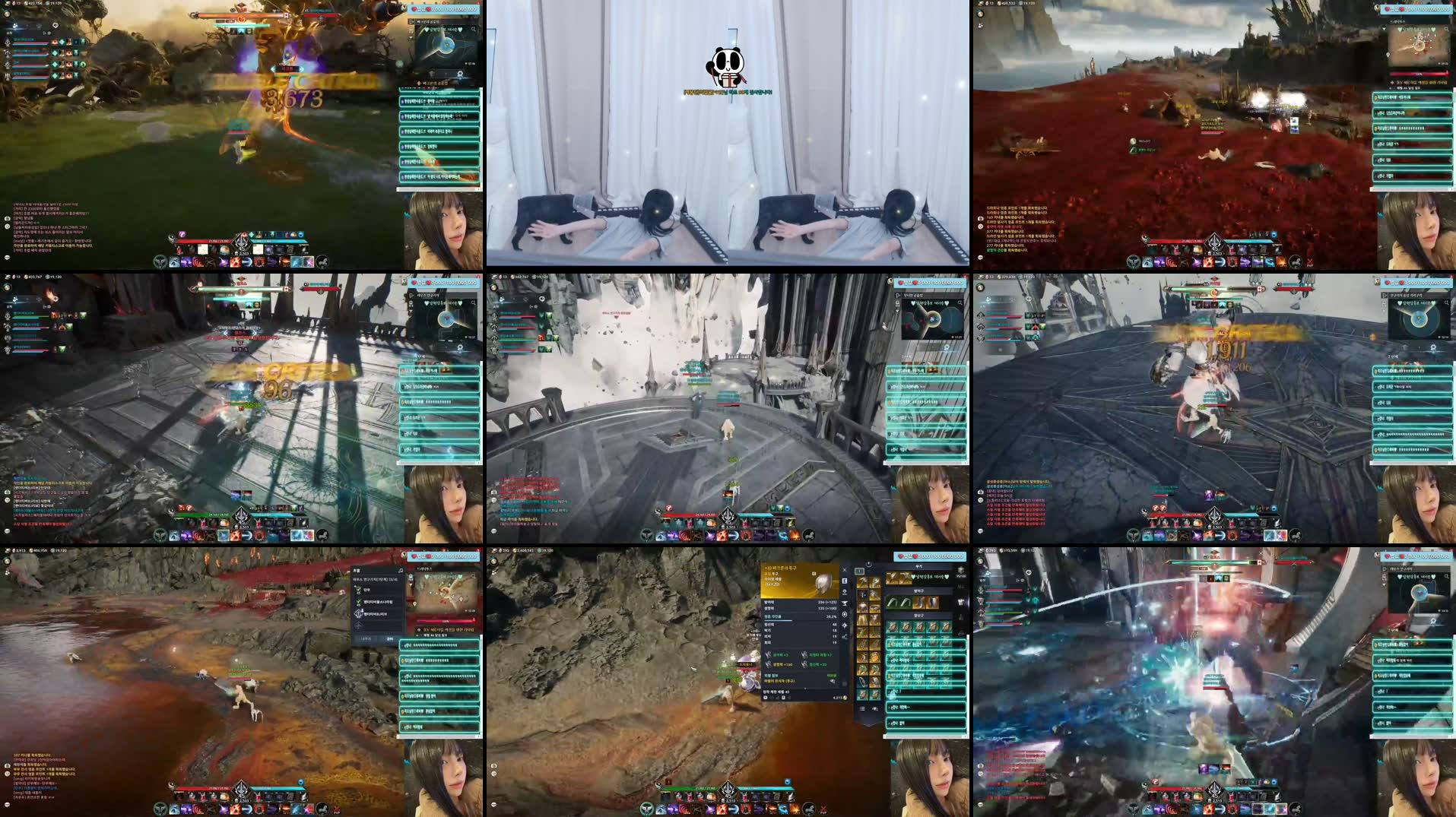Toggle the red PvP mode icon on the hotbar
The width and height of the screenshot is (1456, 817).
[823, 809]
